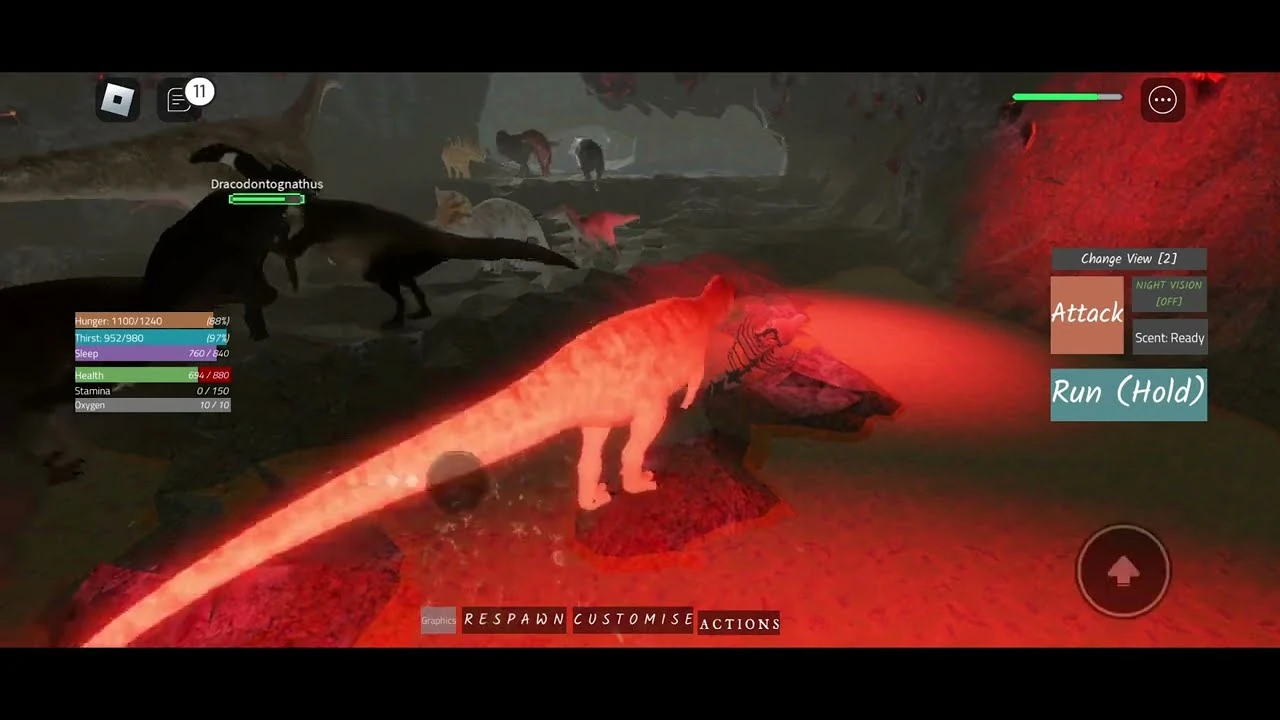Open the Roblox menu icon

[117, 99]
